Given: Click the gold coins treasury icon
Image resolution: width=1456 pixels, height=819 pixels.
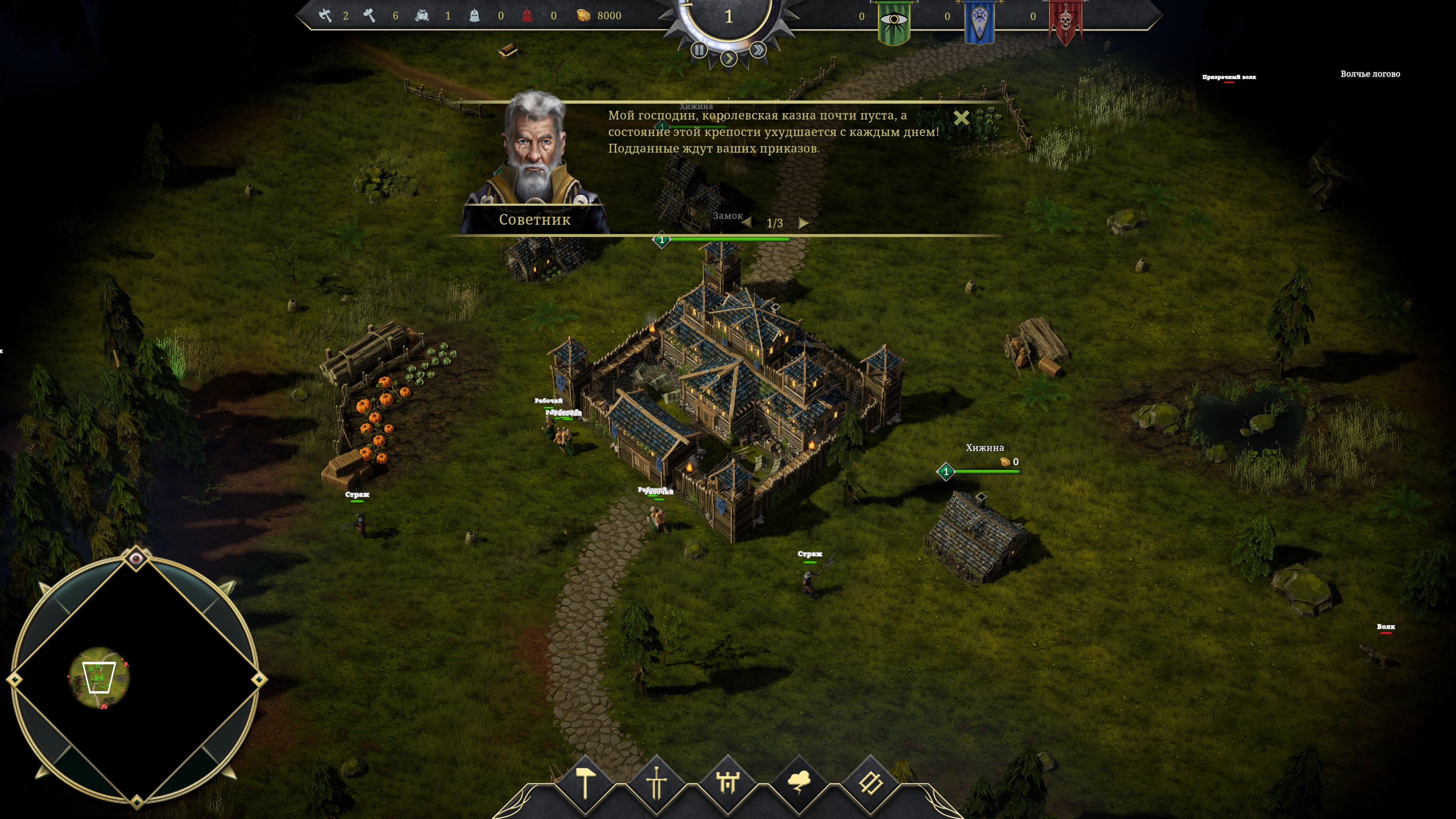Looking at the screenshot, I should point(583,16).
